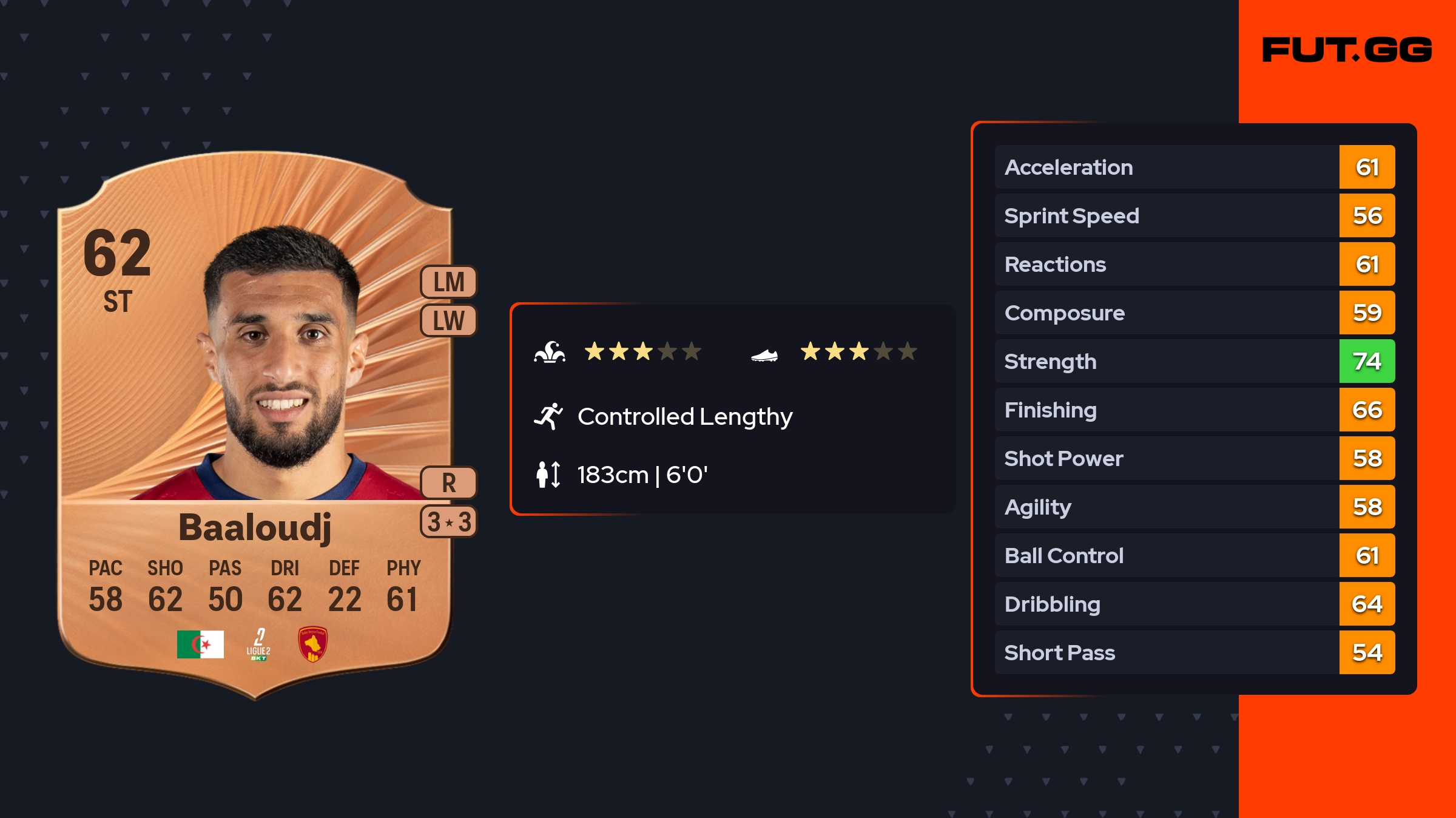Choose the Finishing stat row
This screenshot has height=818, width=1456.
pyautogui.click(x=1194, y=410)
